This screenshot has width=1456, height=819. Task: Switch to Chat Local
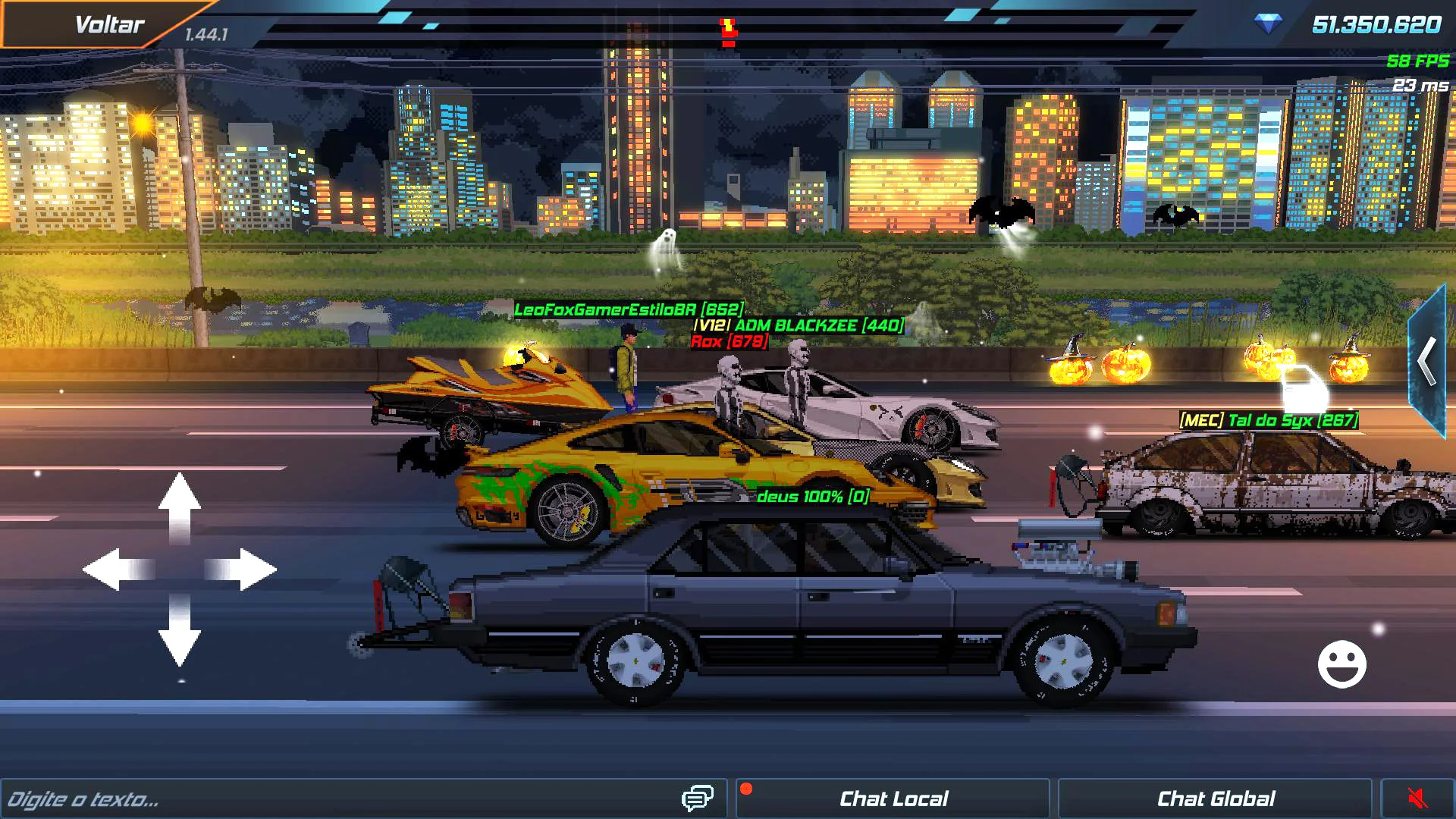coord(893,799)
